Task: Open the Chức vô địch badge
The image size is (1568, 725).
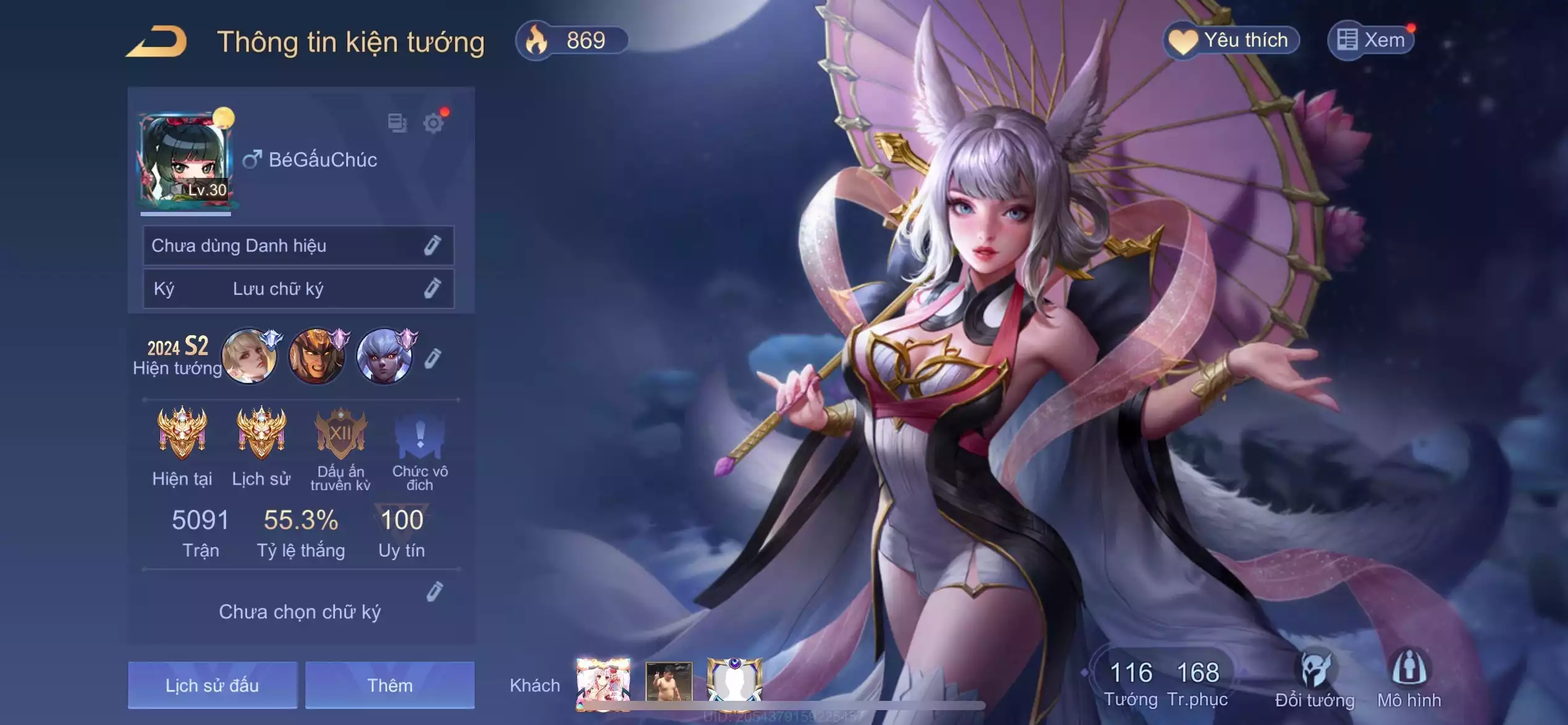Action: point(419,434)
